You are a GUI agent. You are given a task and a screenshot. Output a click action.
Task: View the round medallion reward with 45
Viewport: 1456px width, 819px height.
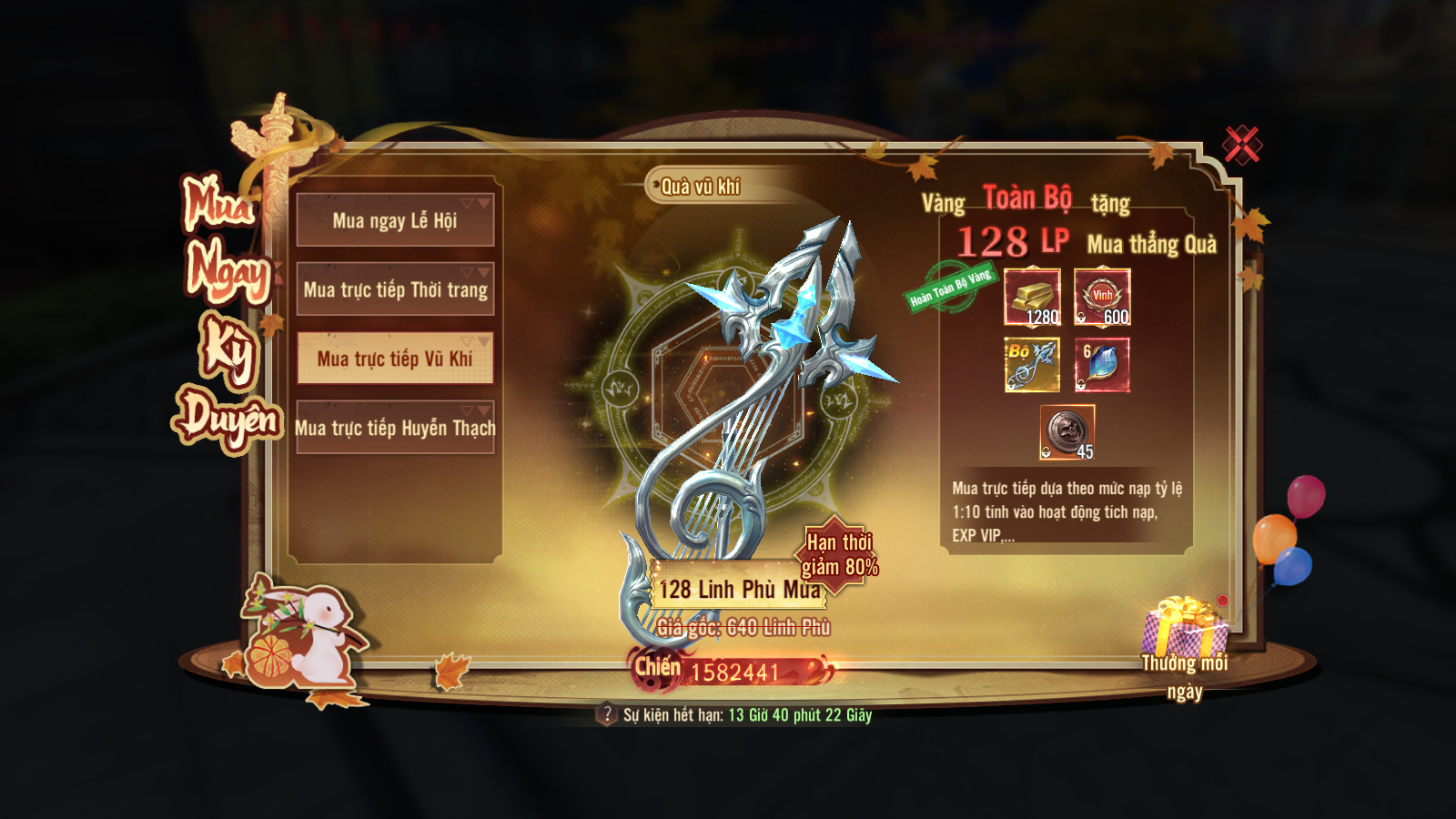click(x=1067, y=432)
